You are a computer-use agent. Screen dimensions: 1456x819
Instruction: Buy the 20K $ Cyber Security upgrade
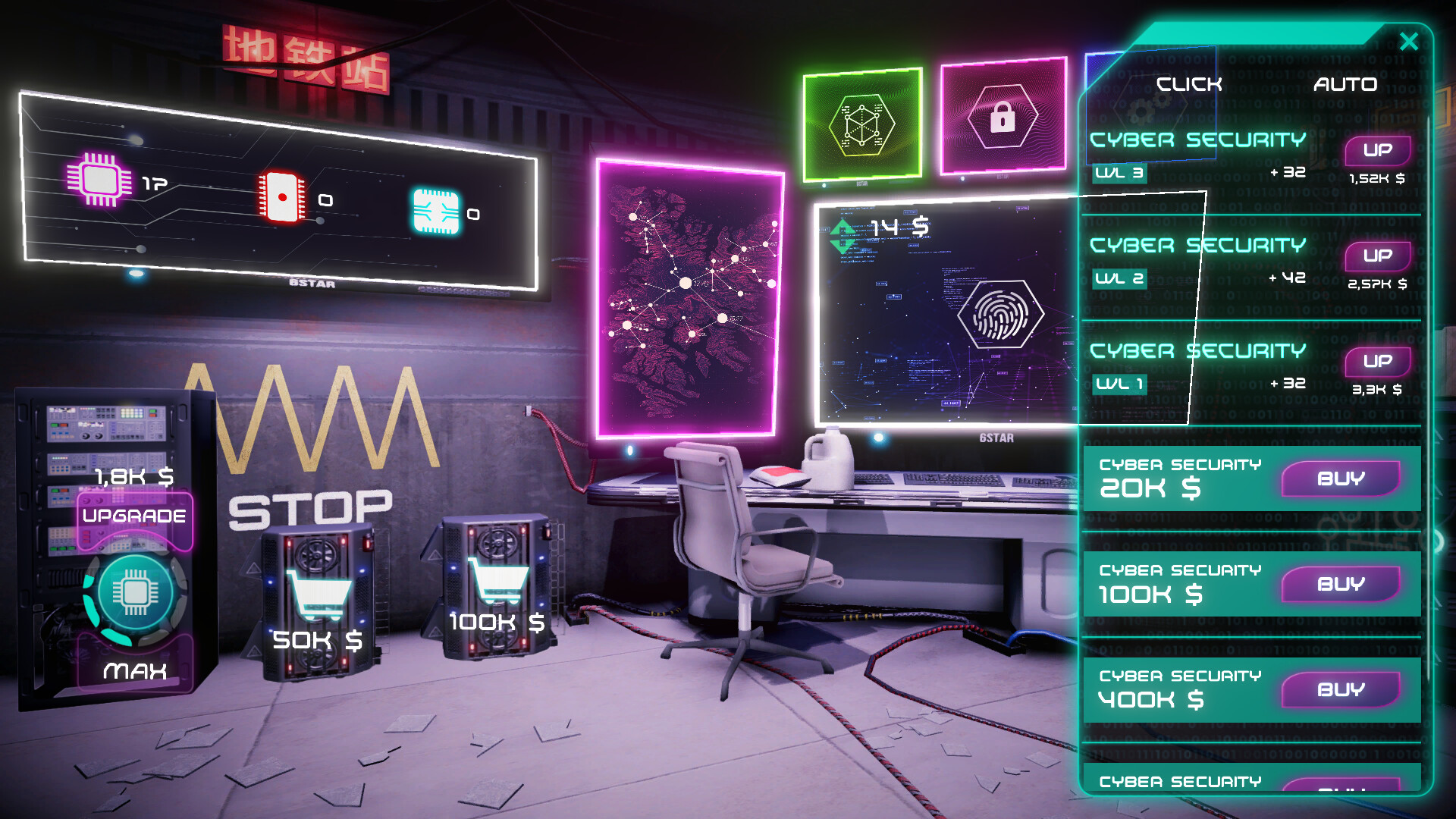tap(1342, 478)
